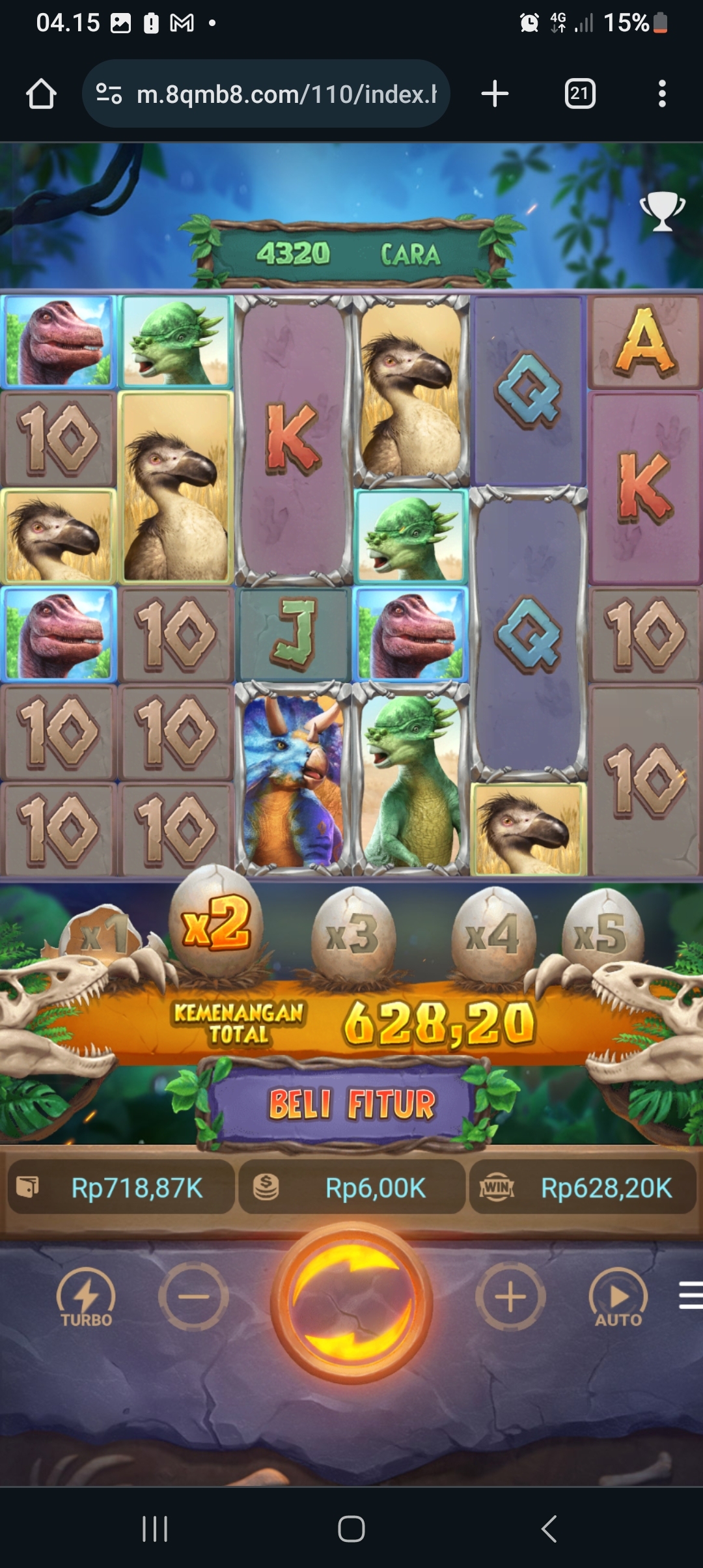Viewport: 703px width, 1568px height.
Task: Go to the browser home page
Action: click(x=41, y=94)
